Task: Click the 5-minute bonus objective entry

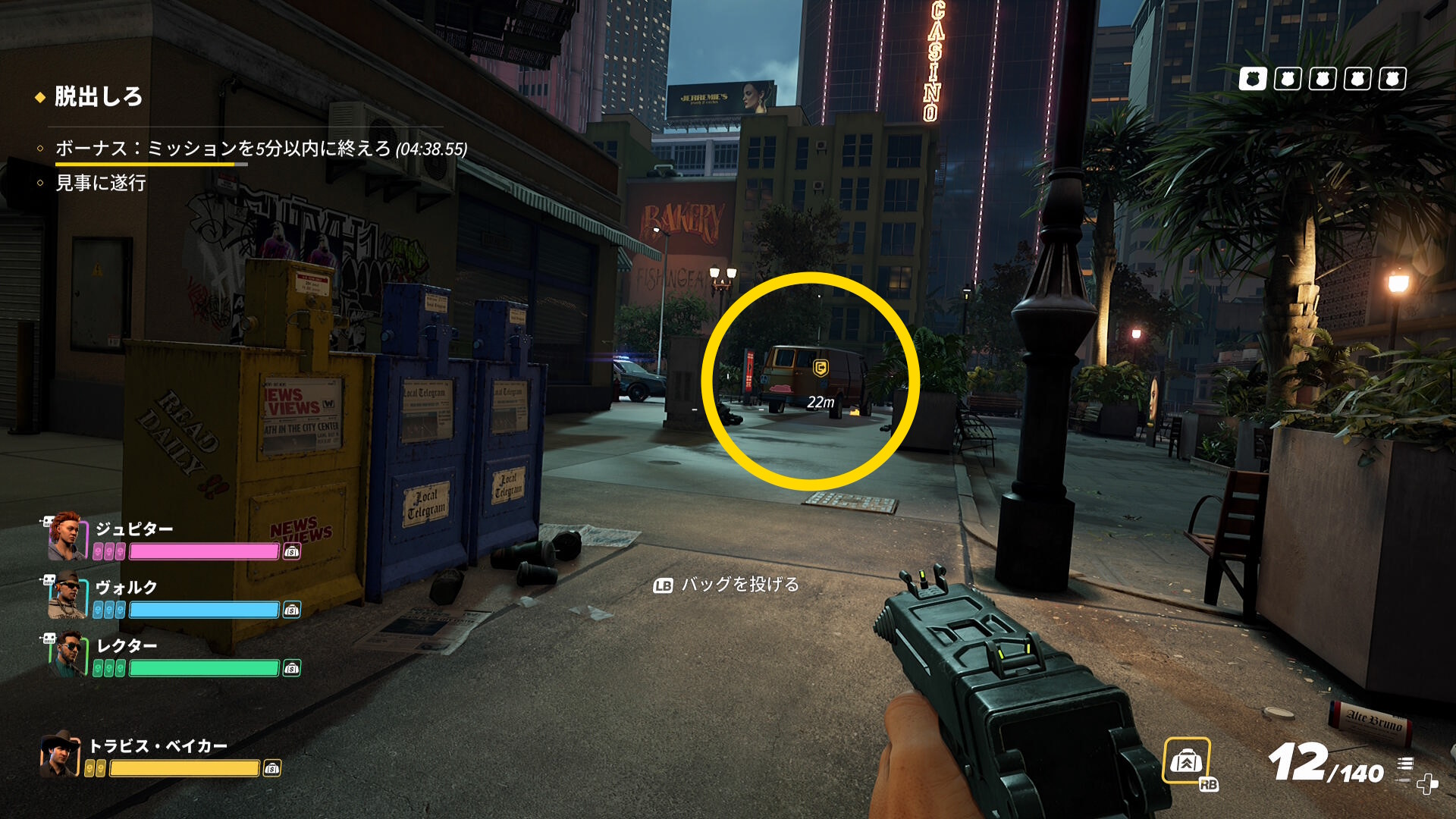Action: point(260,149)
